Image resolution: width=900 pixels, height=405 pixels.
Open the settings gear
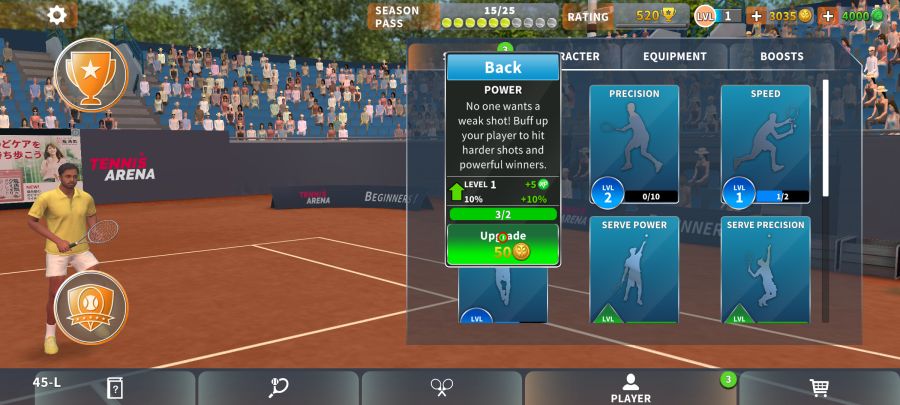tap(57, 15)
